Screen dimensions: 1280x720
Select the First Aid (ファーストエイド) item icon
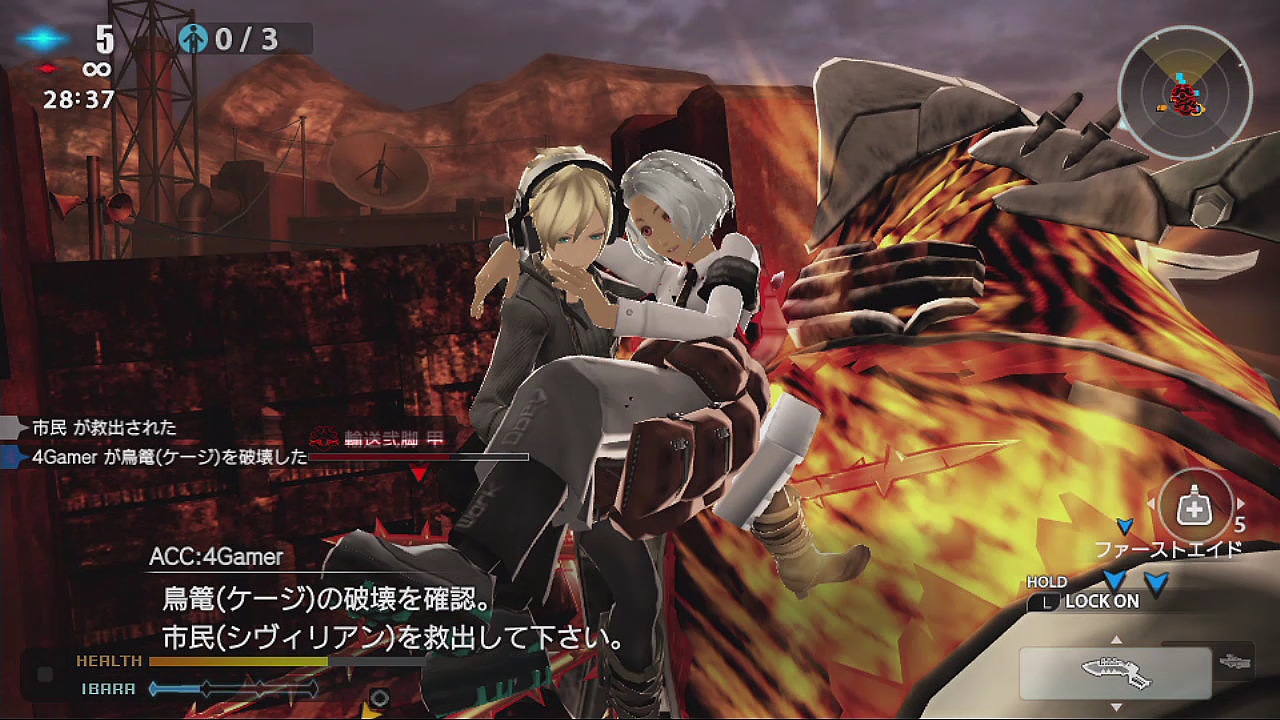(x=1195, y=504)
